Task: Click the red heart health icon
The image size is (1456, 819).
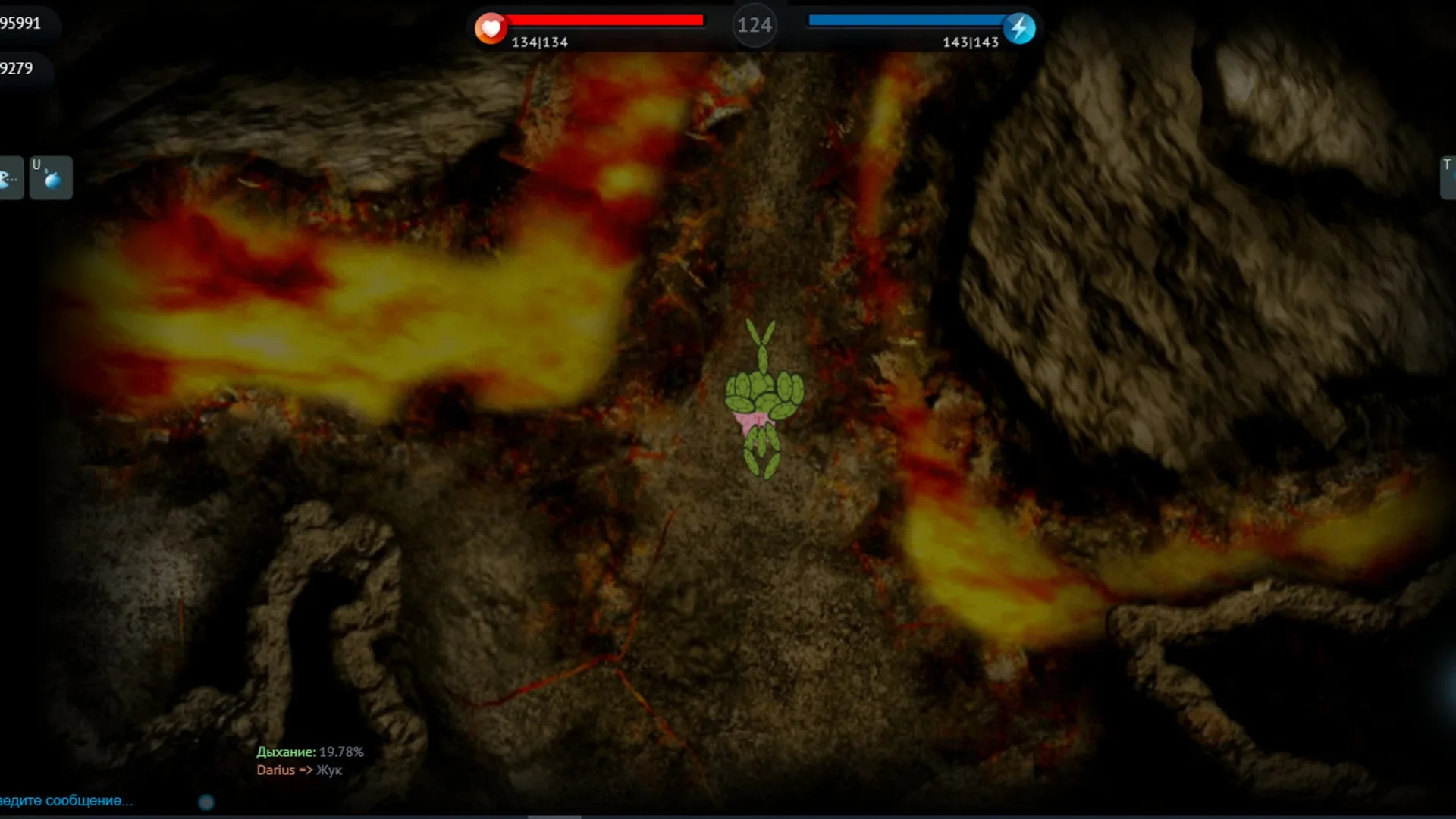Action: tap(491, 27)
